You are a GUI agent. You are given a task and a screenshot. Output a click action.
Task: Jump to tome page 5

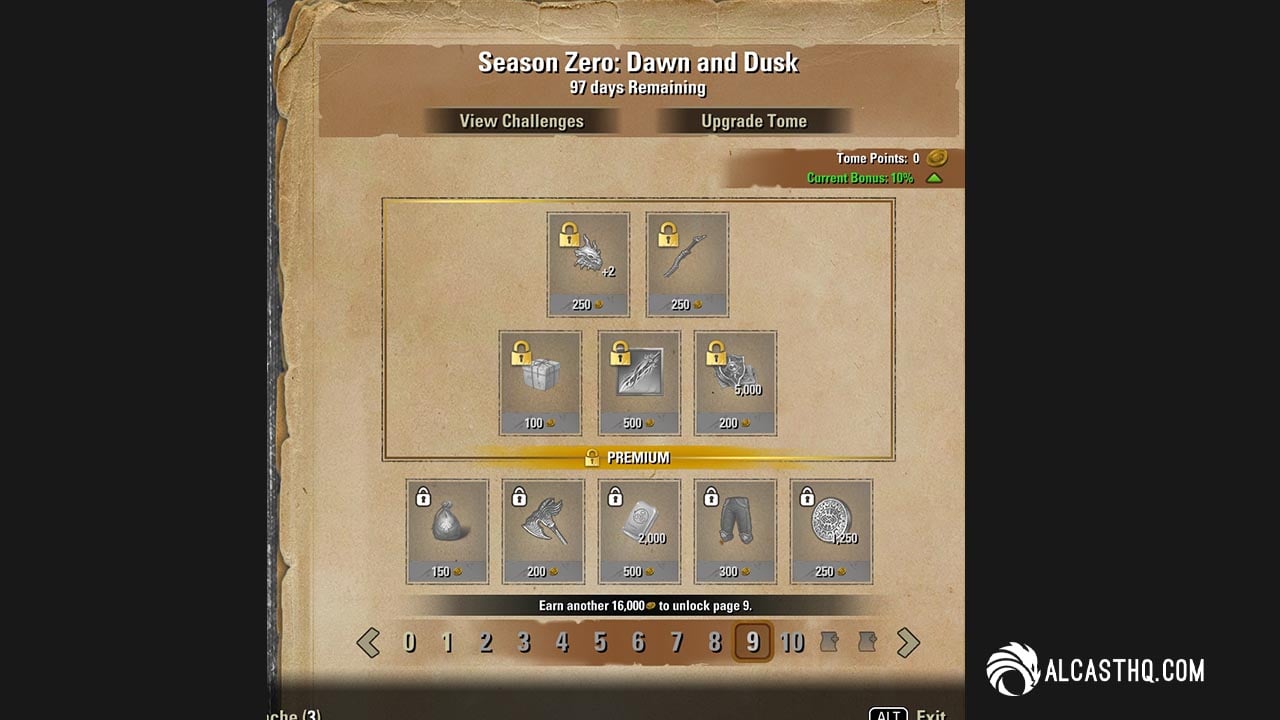point(600,642)
